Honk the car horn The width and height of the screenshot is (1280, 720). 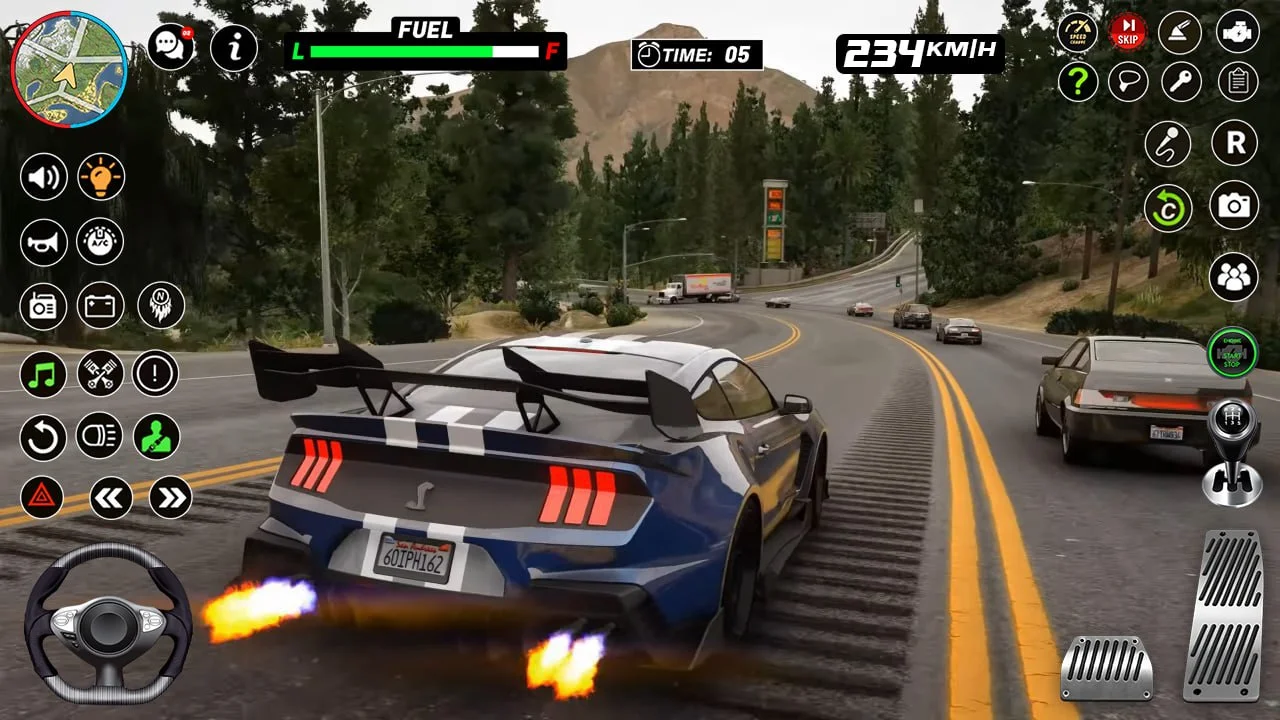coord(44,243)
